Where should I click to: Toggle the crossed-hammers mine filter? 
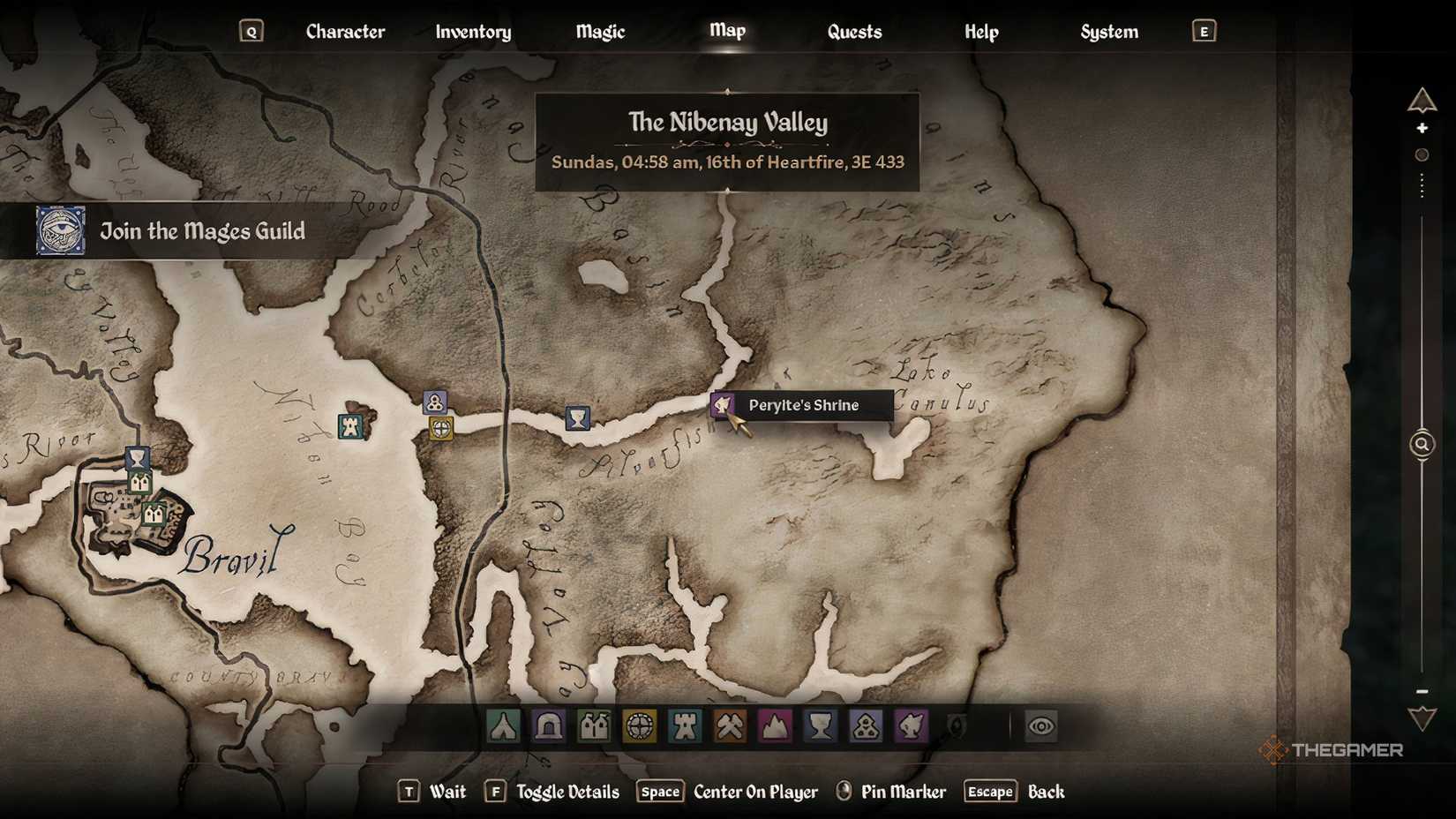click(x=731, y=726)
